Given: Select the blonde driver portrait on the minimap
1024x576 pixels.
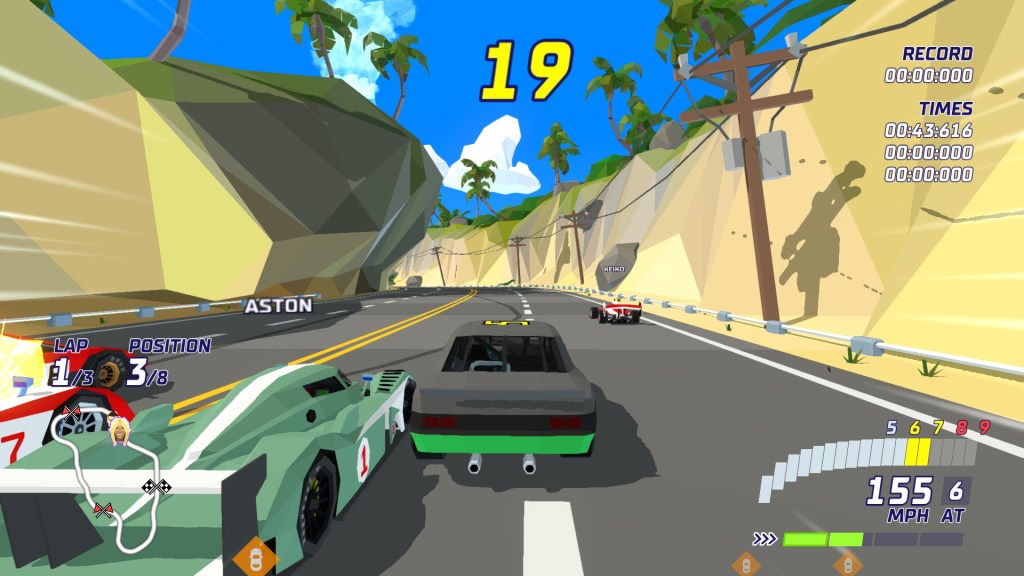Looking at the screenshot, I should pyautogui.click(x=120, y=432).
